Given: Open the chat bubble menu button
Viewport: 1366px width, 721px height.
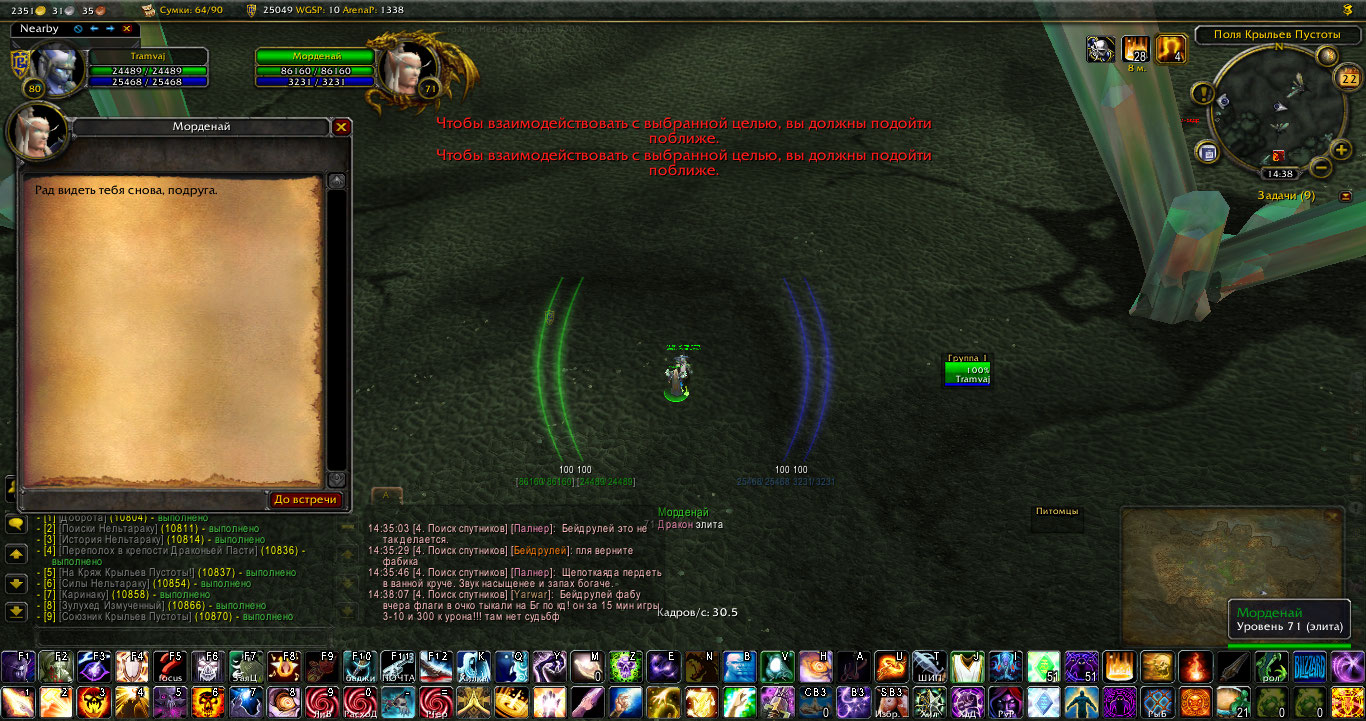Looking at the screenshot, I should [x=16, y=523].
